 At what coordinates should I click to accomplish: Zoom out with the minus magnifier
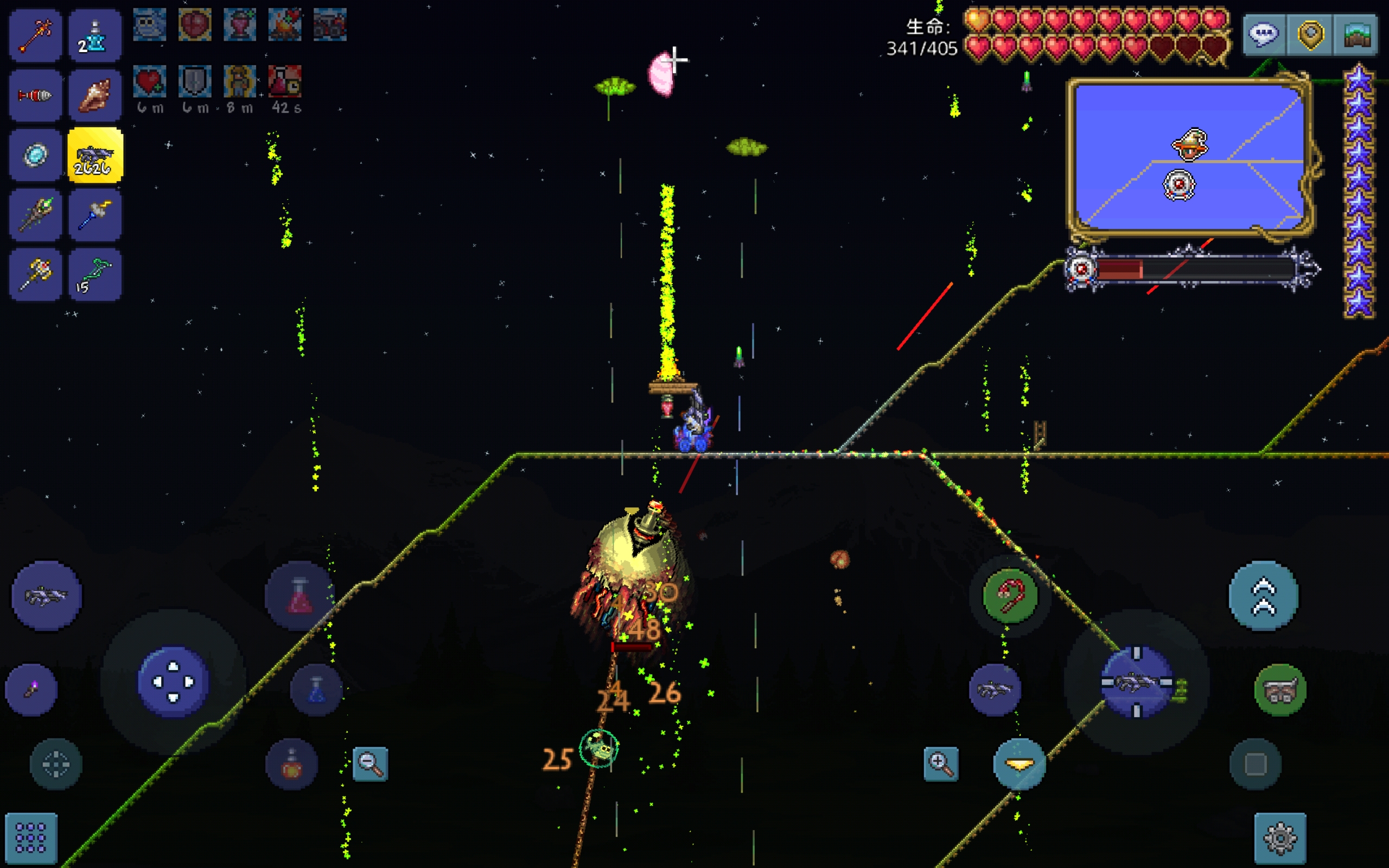coord(370,763)
